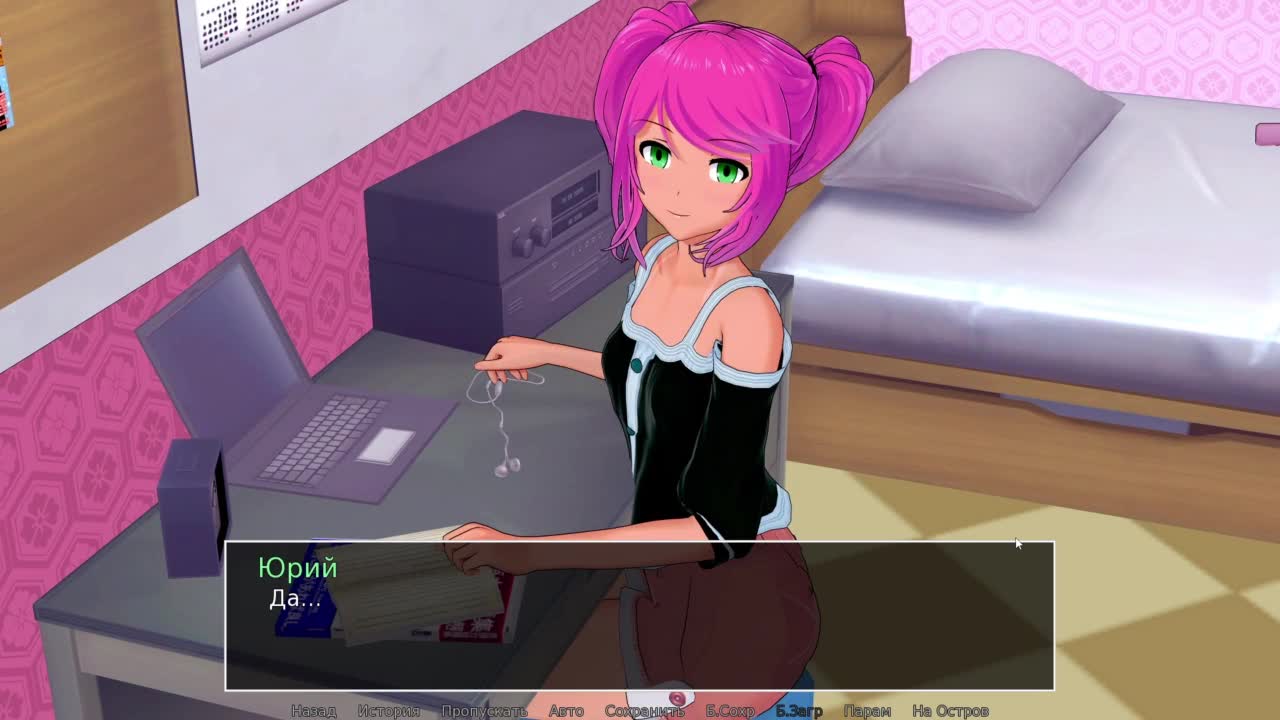This screenshot has width=1280, height=720.
Task: Open the Сохранить save menu
Action: tap(644, 711)
